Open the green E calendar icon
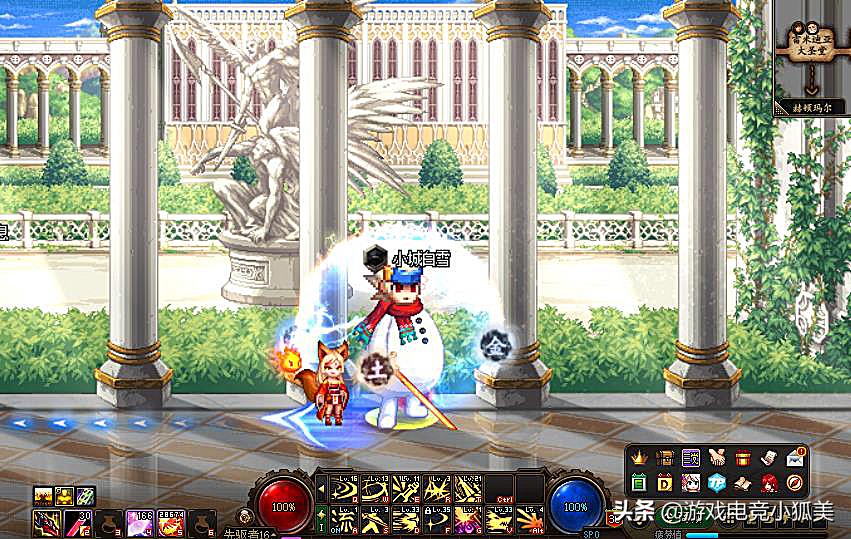Image resolution: width=851 pixels, height=539 pixels. pyautogui.click(x=640, y=484)
